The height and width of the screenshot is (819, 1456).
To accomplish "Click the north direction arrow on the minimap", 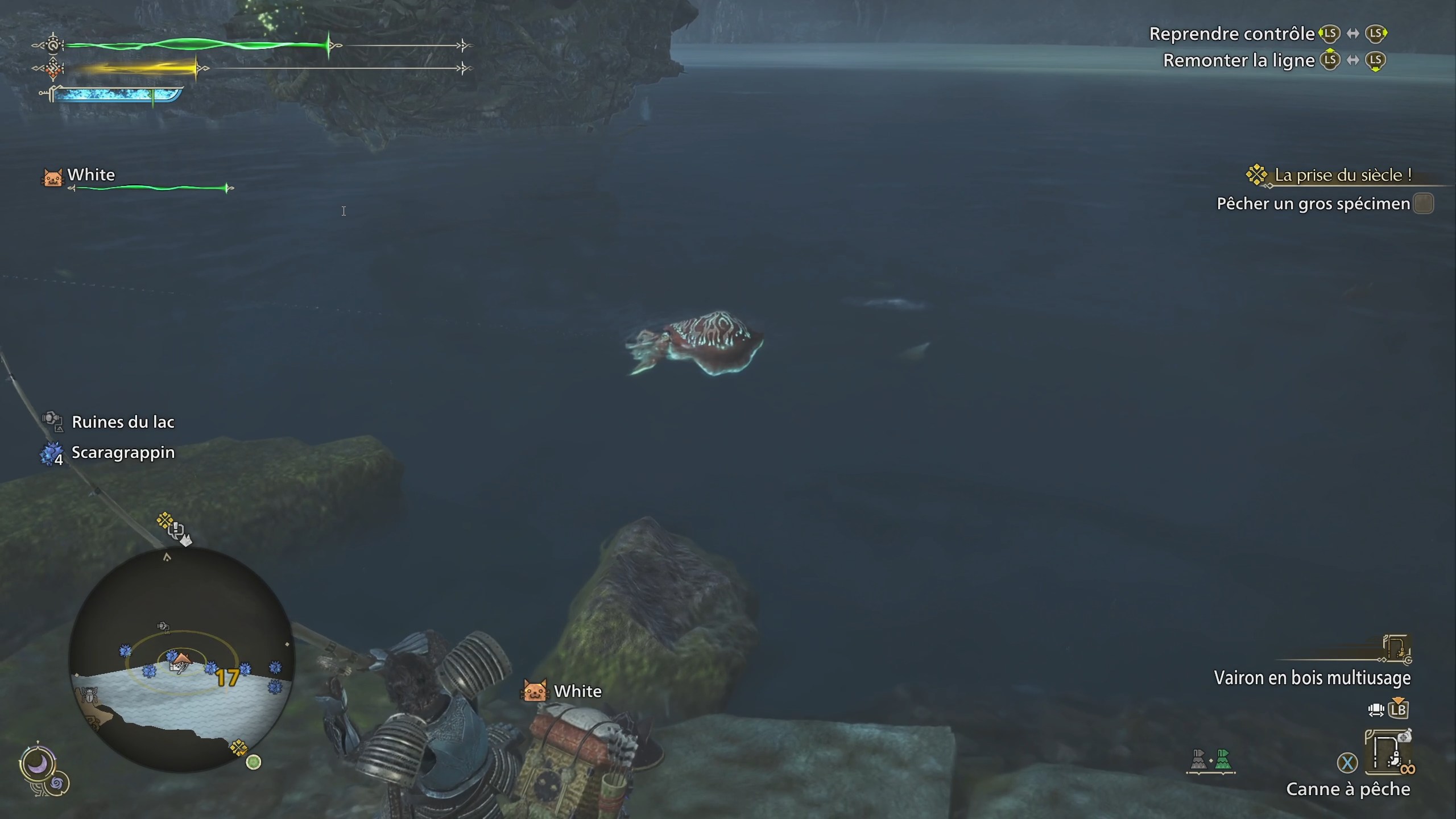I will click(x=167, y=557).
